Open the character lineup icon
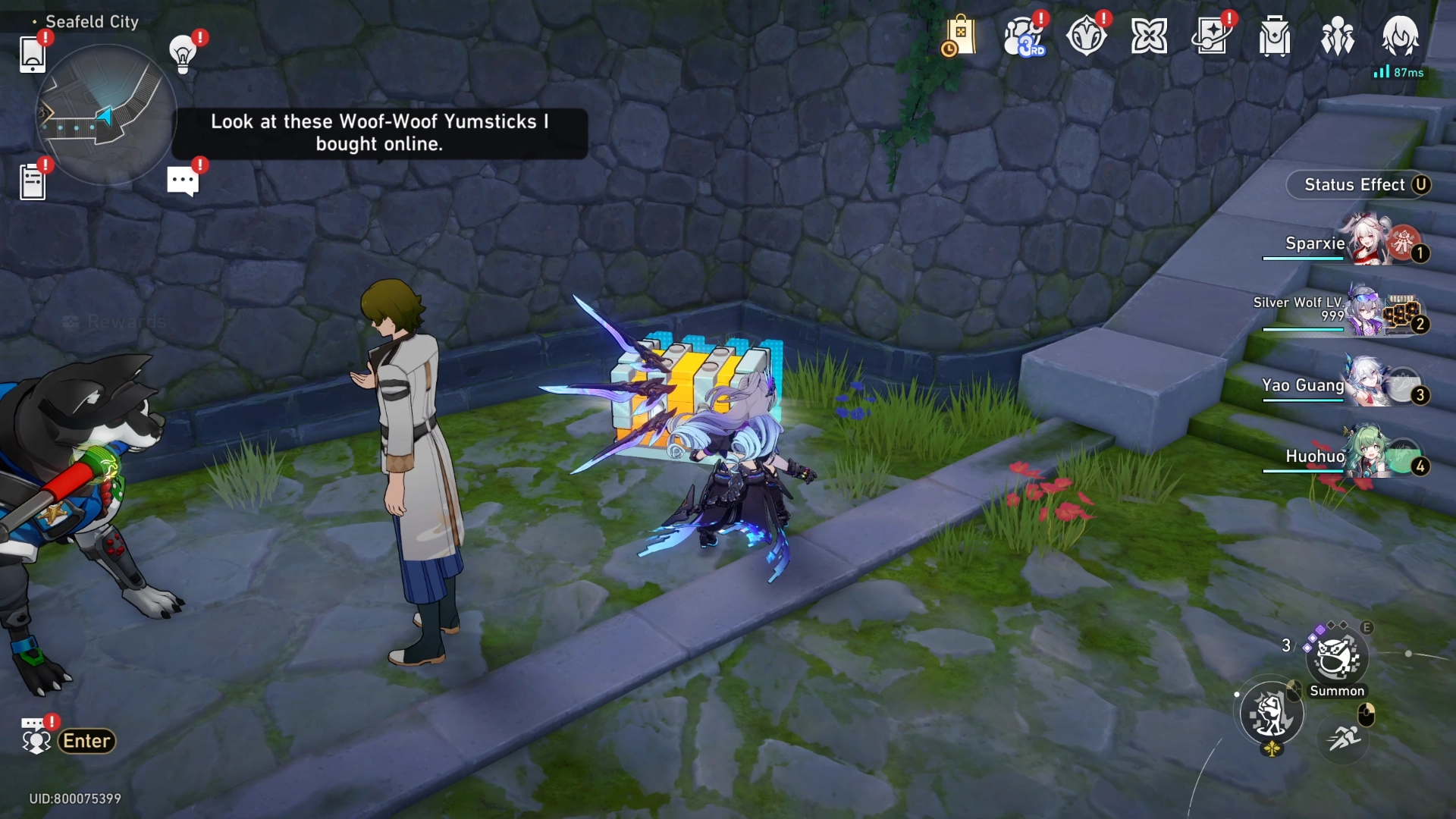 [1337, 34]
